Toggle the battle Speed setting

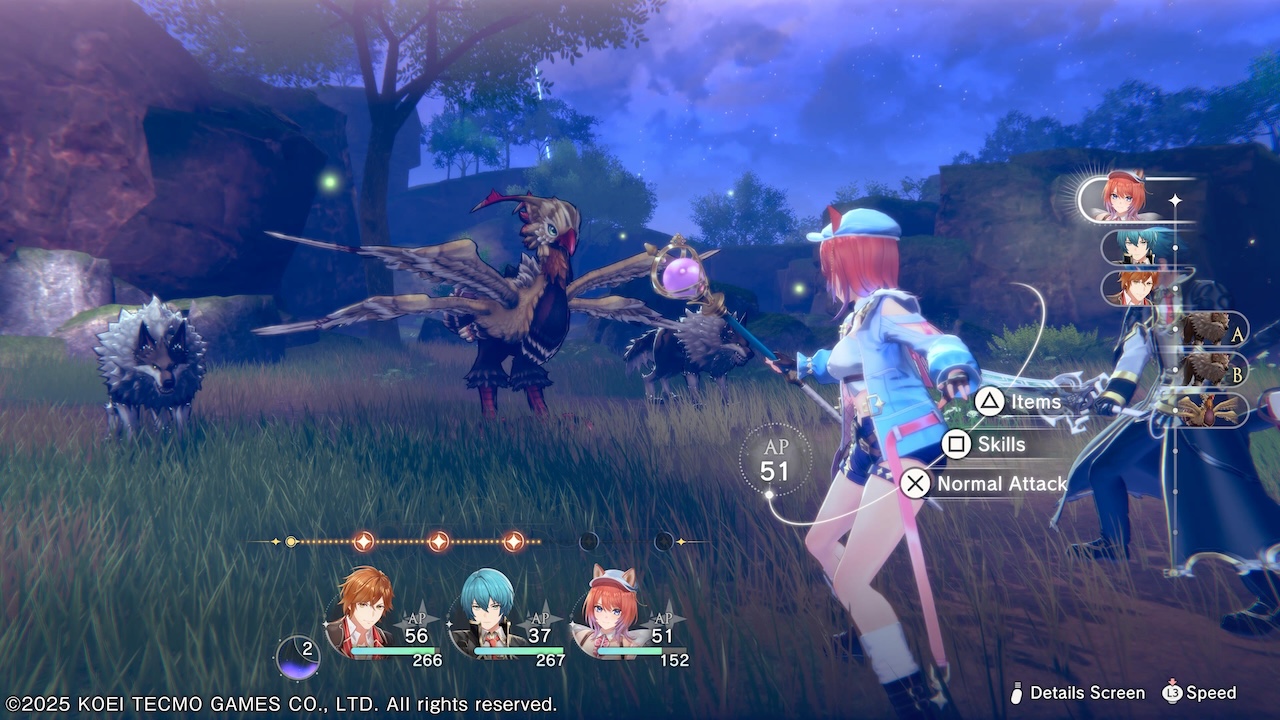[x=1199, y=693]
